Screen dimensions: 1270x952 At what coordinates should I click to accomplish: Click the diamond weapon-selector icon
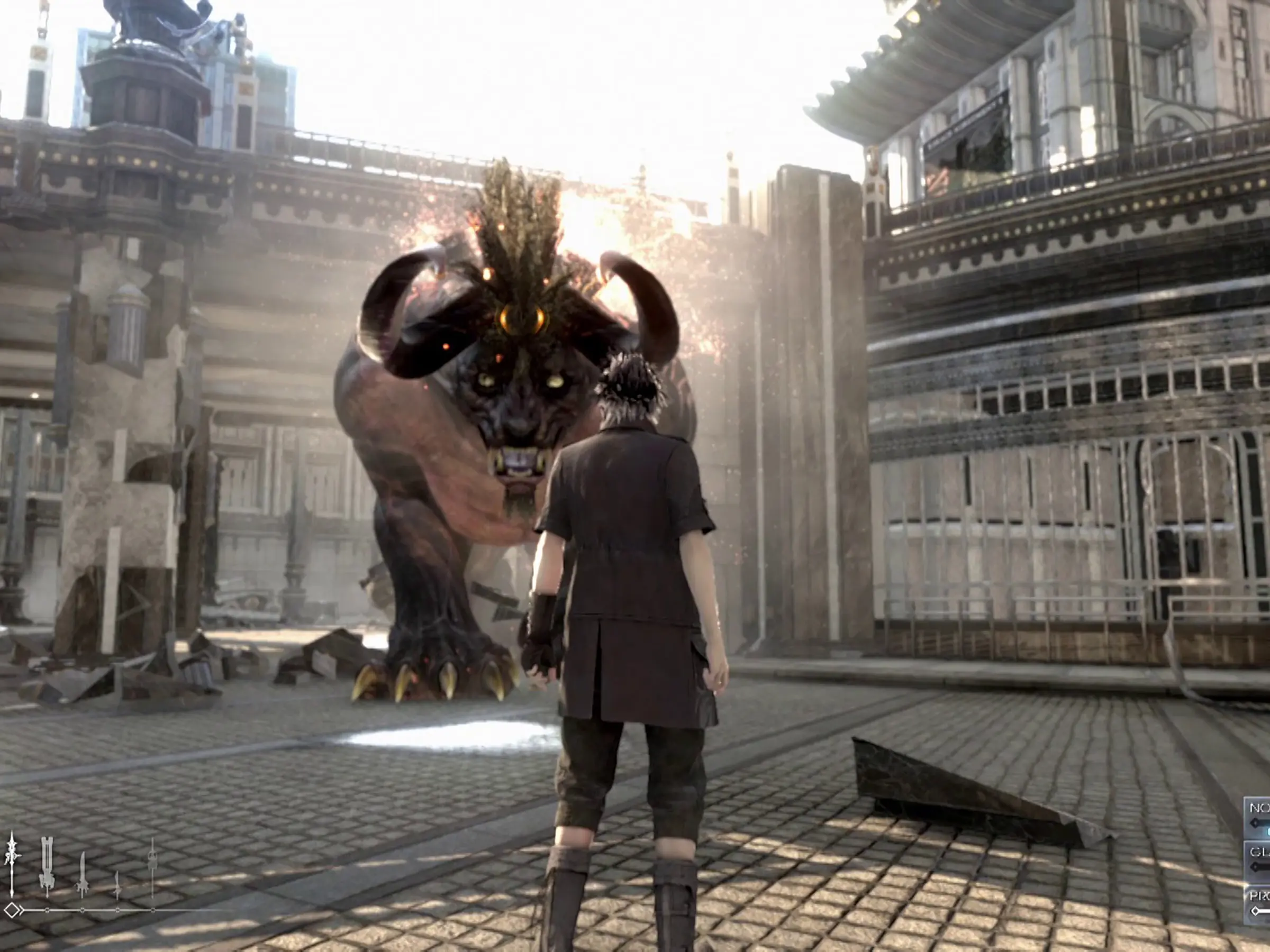12,911
